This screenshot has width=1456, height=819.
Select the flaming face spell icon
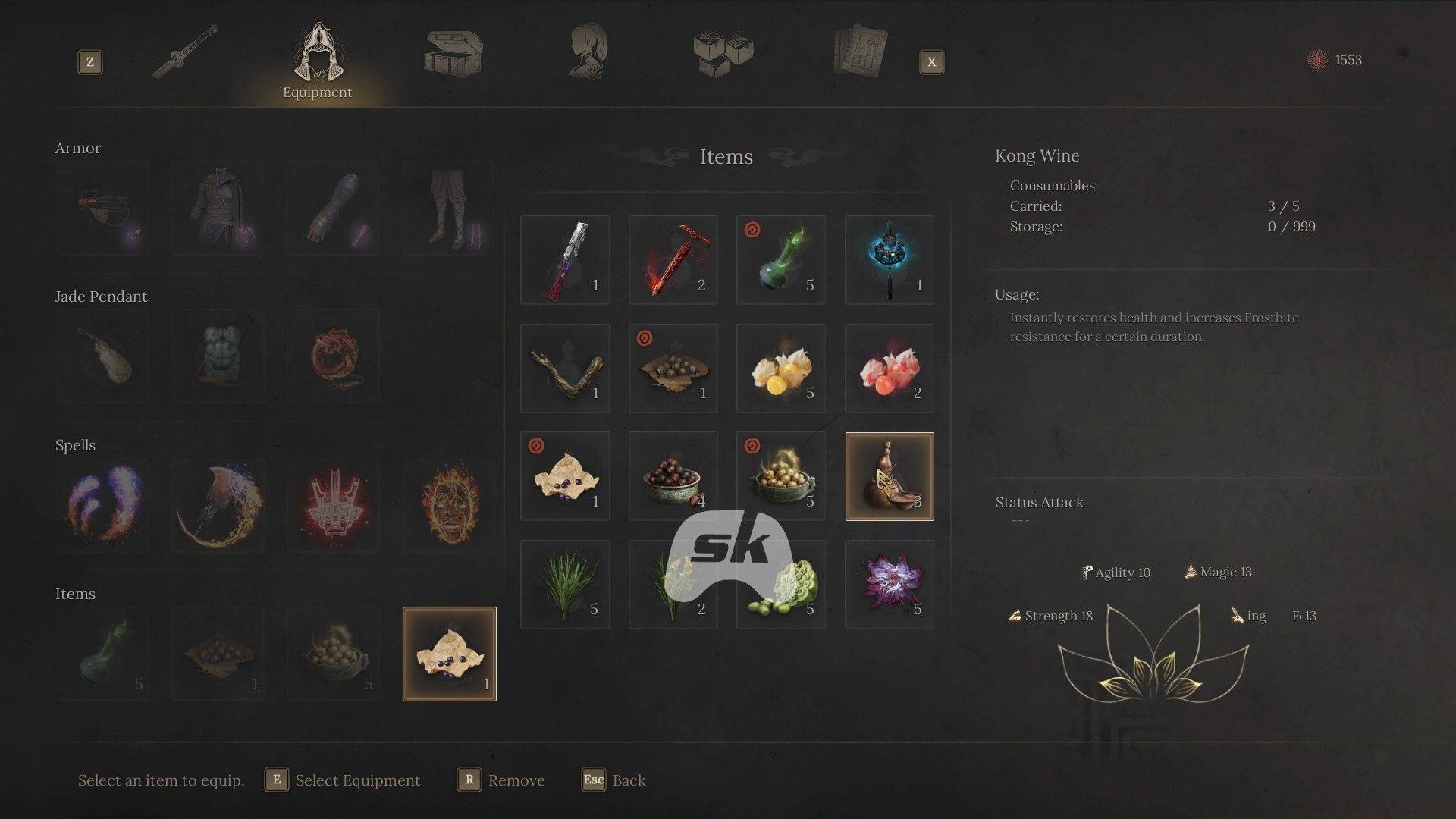coord(447,504)
